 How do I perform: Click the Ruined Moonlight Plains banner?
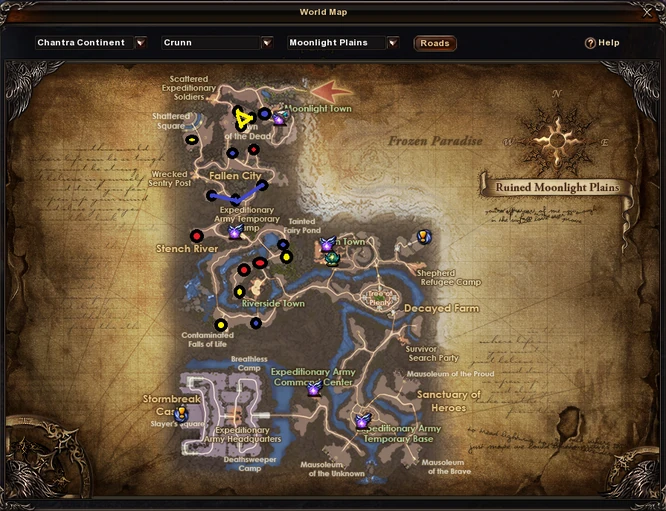[557, 187]
